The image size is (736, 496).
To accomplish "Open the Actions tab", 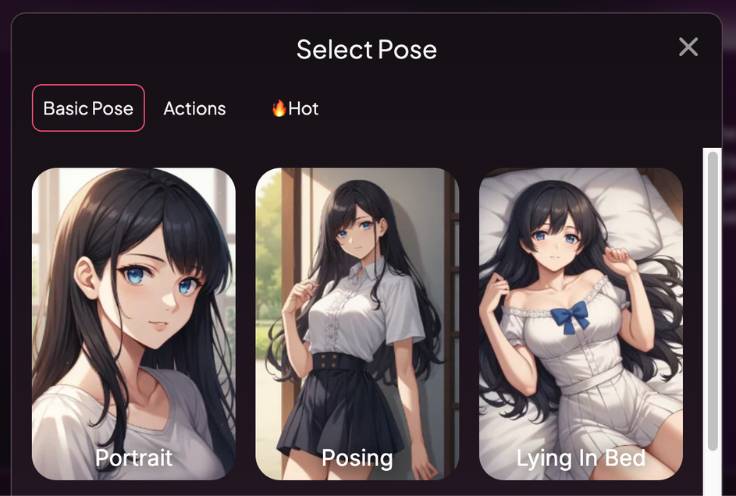I will [x=195, y=108].
